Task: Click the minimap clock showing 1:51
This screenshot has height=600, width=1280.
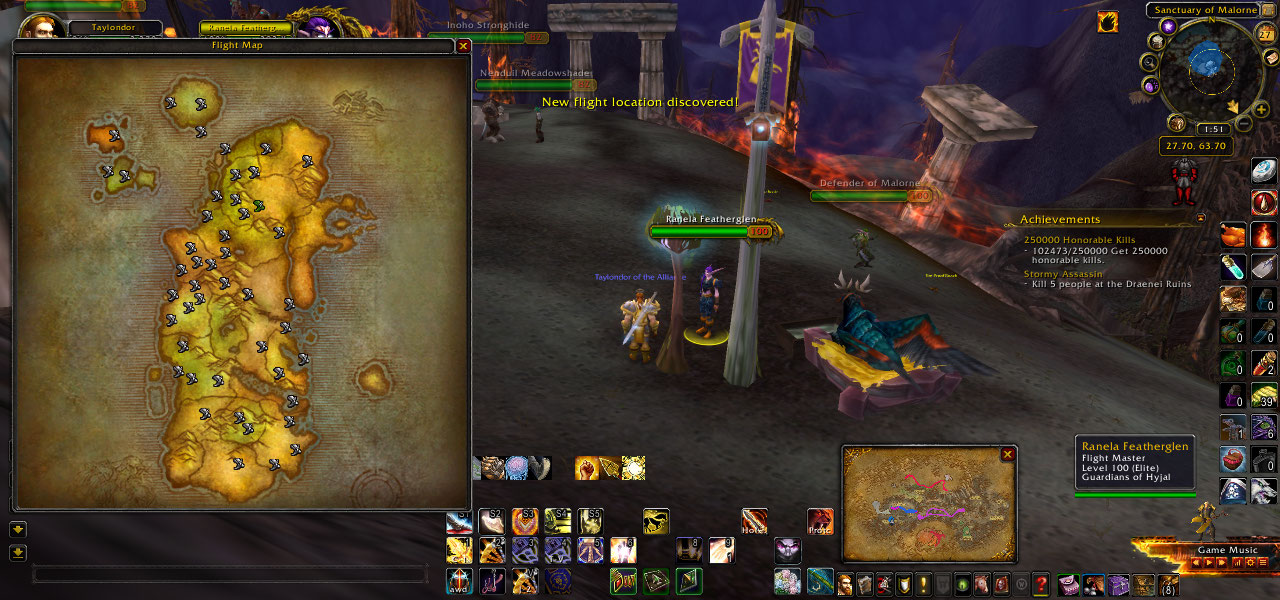Action: (1212, 129)
